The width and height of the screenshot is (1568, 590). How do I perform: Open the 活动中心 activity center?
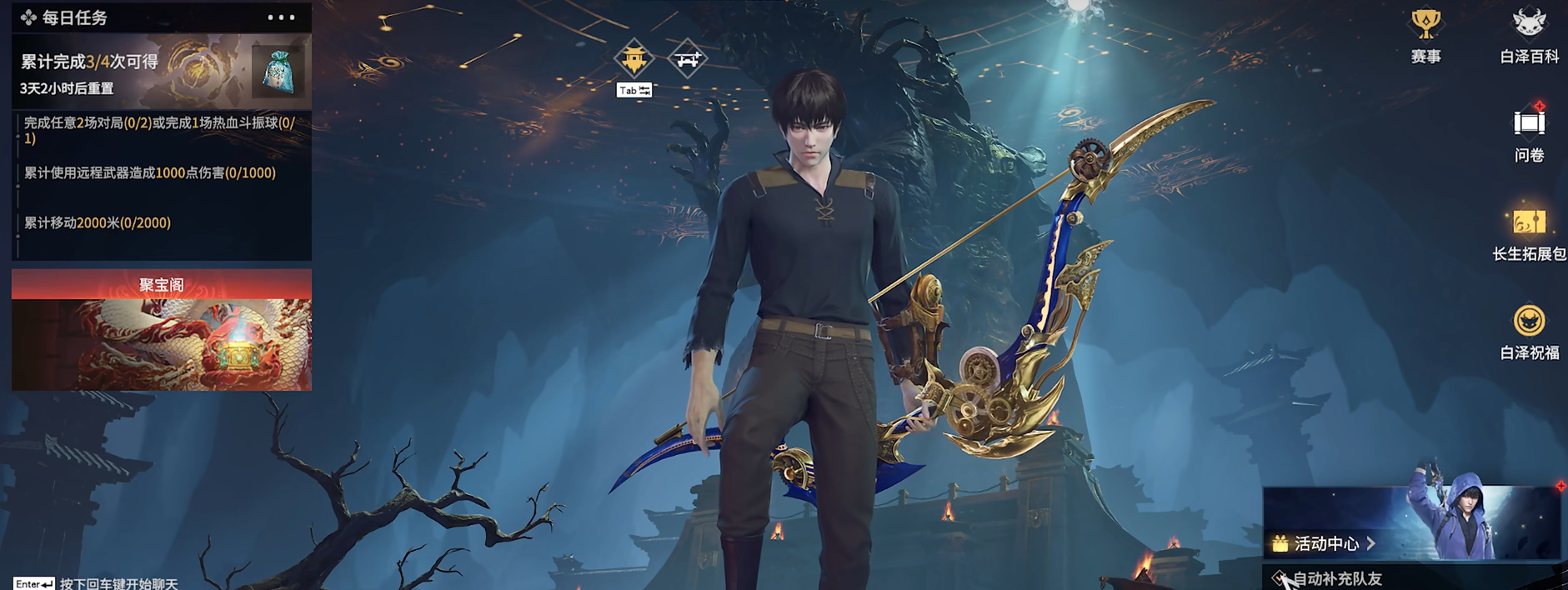1325,544
